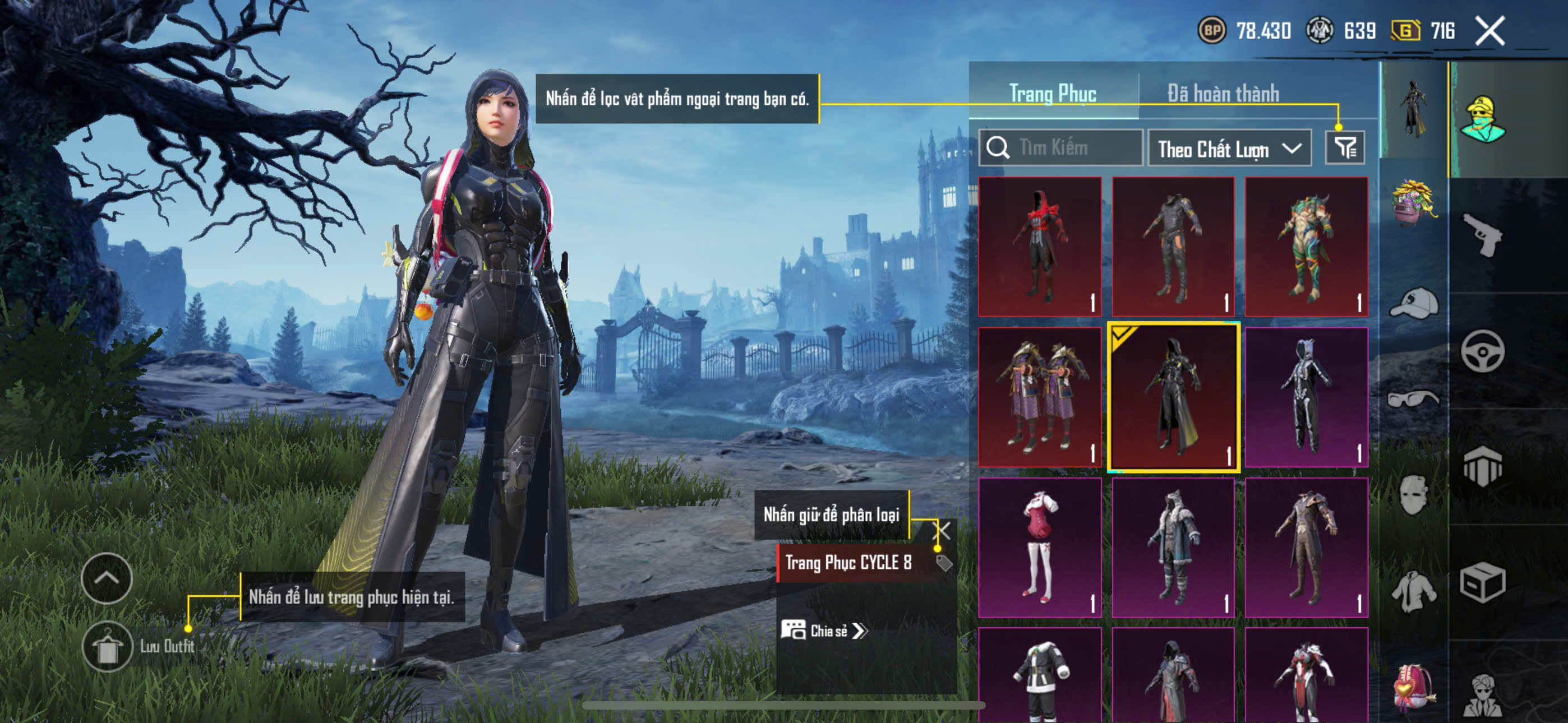Share the outfit via Chia sẻ
1568x723 pixels.
(825, 631)
